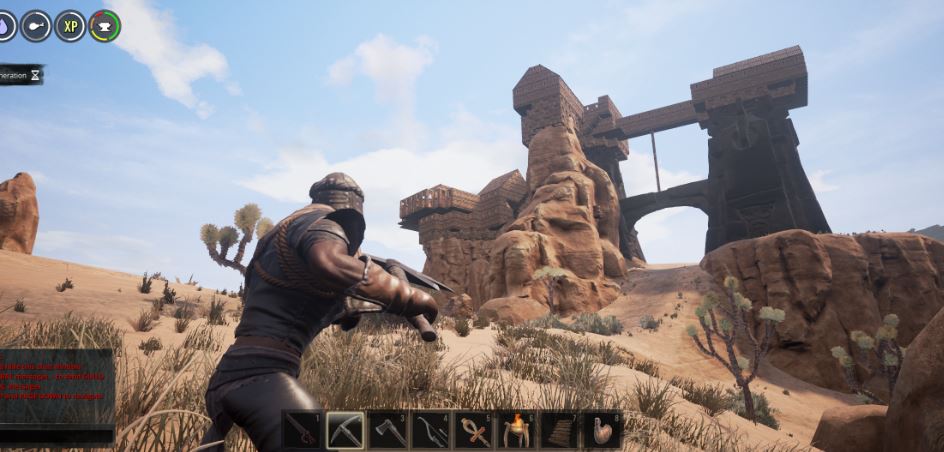Choose the bow hotbar slot
The width and height of the screenshot is (944, 452).
pos(431,430)
